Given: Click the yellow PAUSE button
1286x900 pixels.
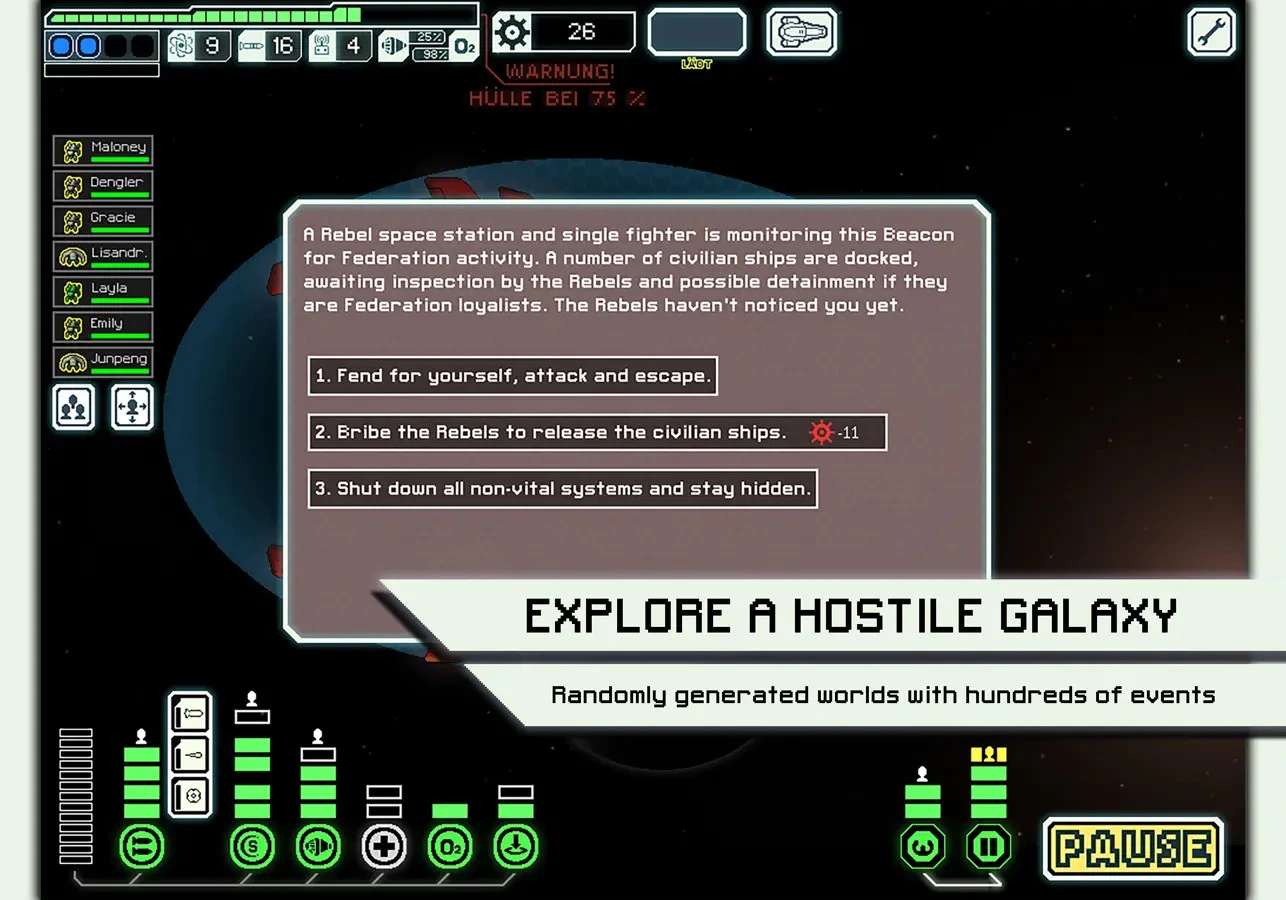Looking at the screenshot, I should 1133,849.
